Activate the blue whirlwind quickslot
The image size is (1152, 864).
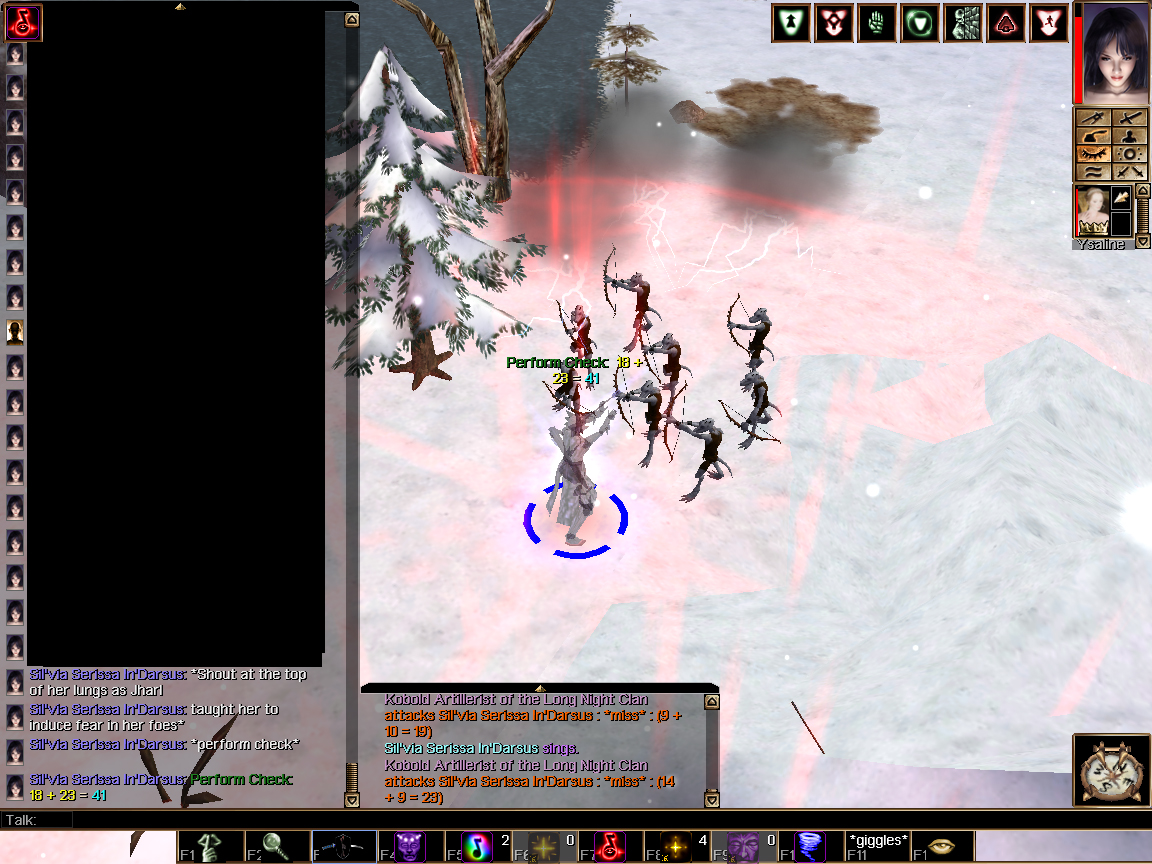(x=810, y=846)
